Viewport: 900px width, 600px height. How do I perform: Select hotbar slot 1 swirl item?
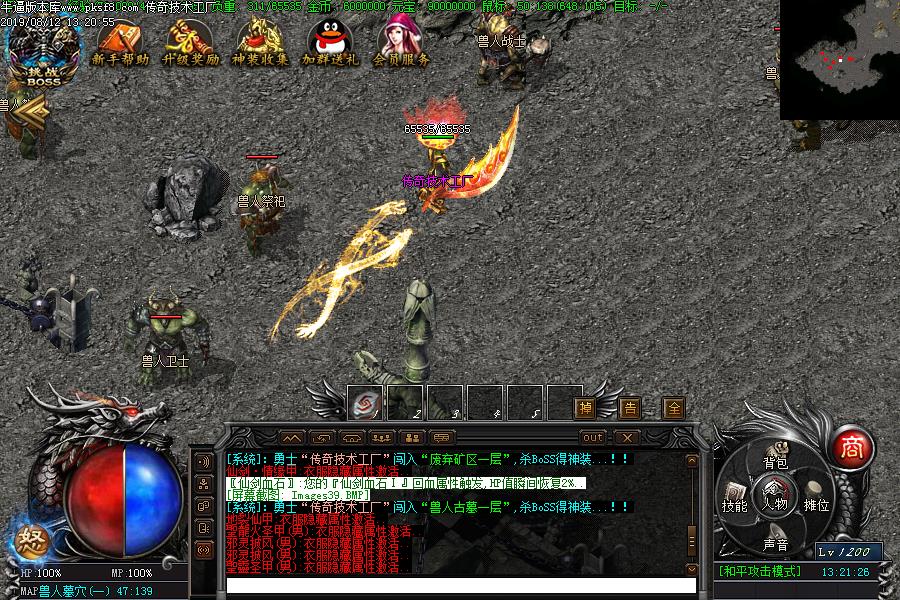click(x=365, y=402)
